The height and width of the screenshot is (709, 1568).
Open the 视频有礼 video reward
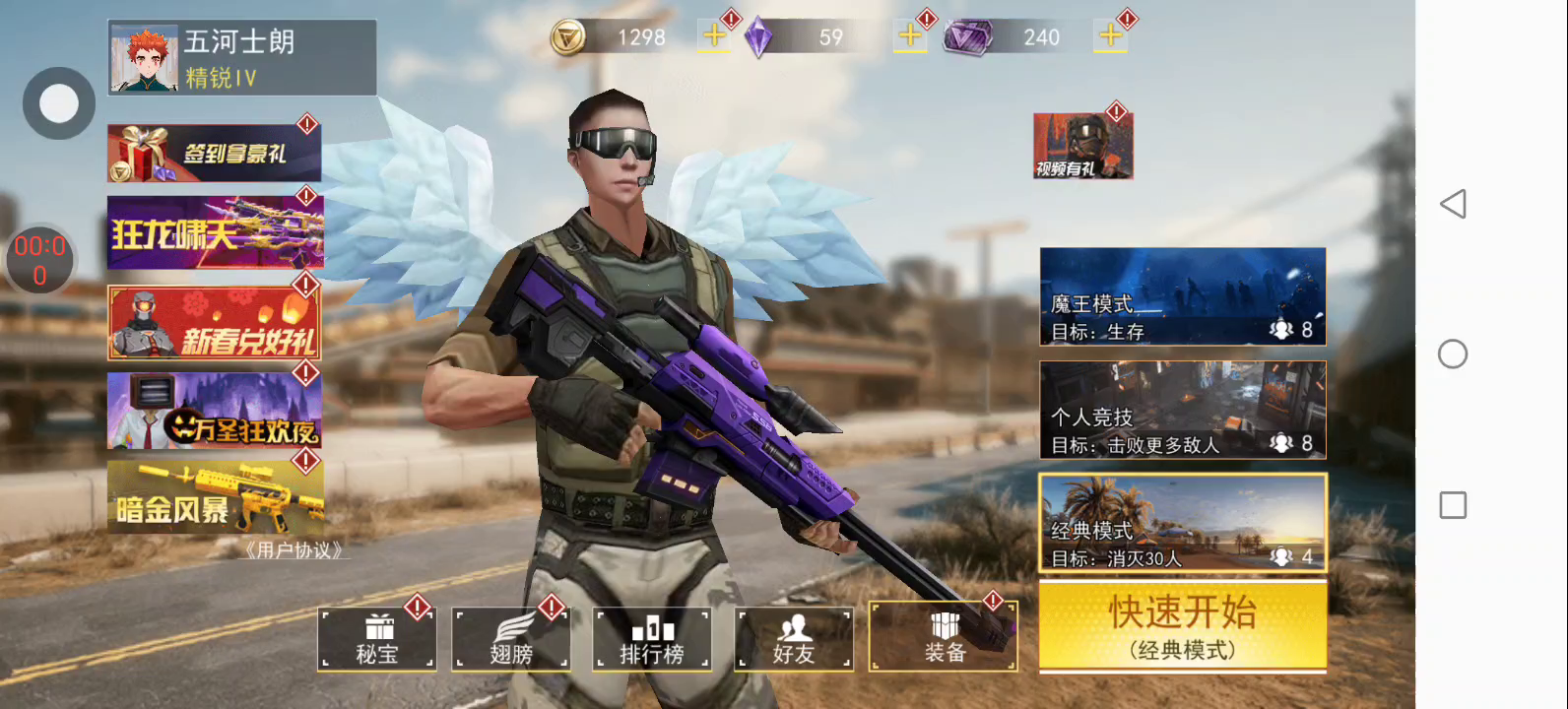point(1082,146)
